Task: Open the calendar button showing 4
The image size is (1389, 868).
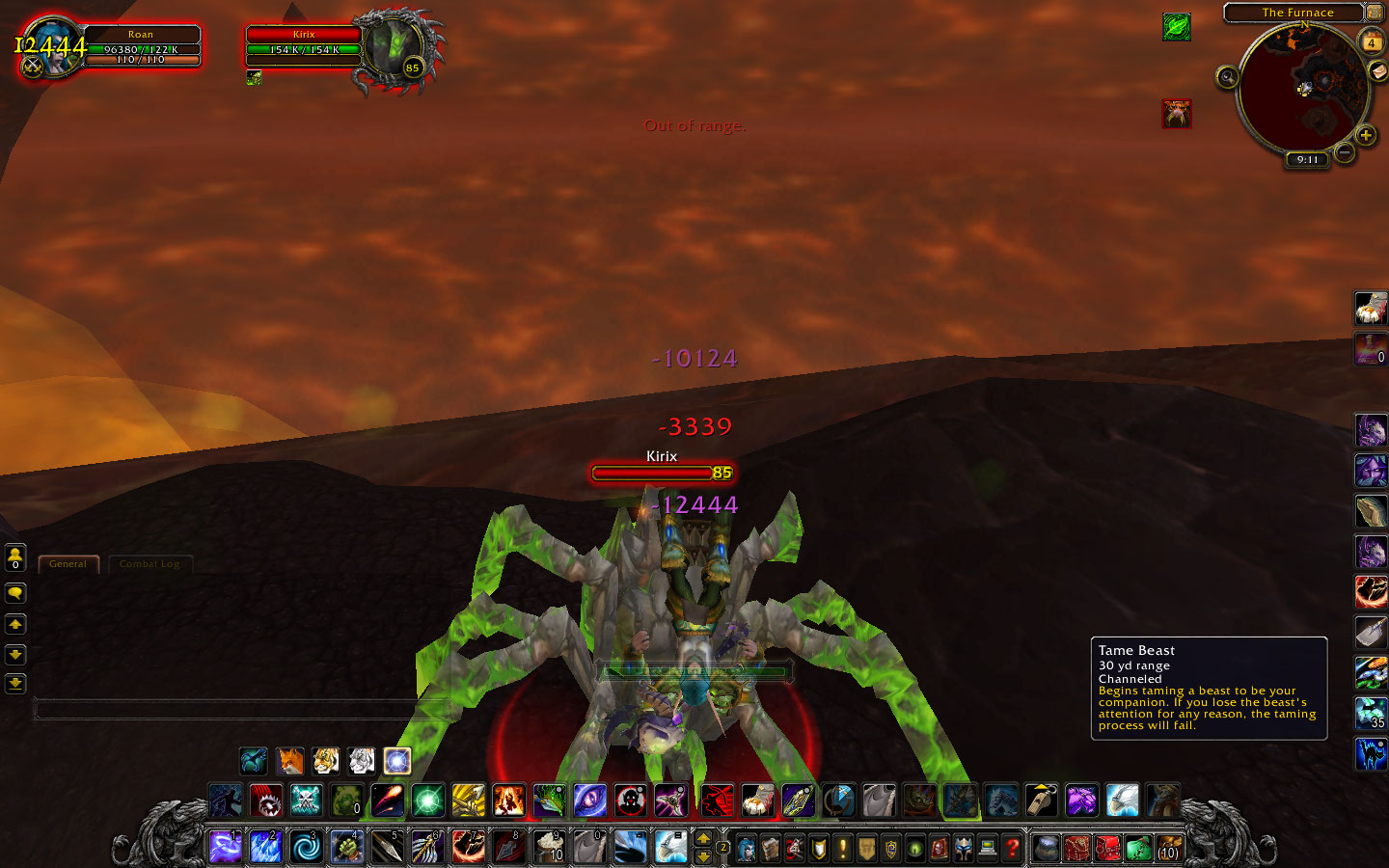Action: (1371, 41)
